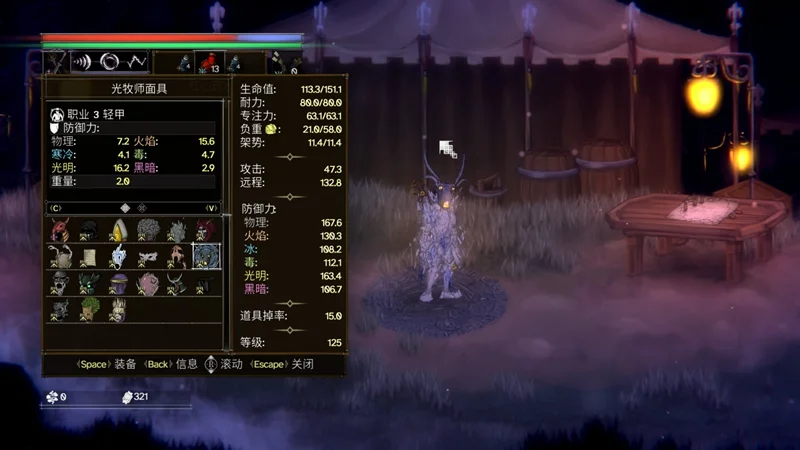Choose the highlighted blue swirling mask
The height and width of the screenshot is (450, 800).
206,258
